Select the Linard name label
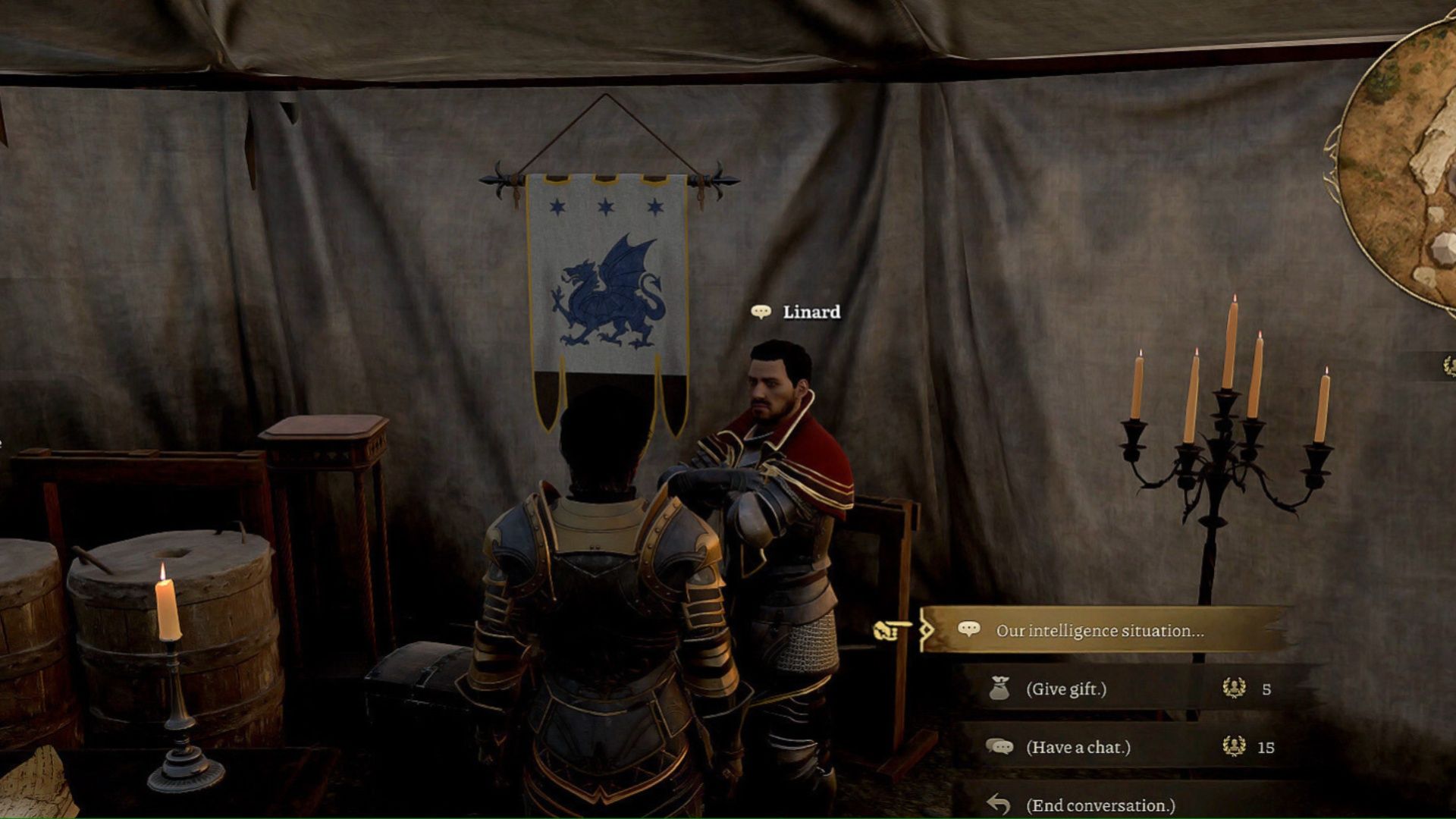The width and height of the screenshot is (1456, 819). 811,310
